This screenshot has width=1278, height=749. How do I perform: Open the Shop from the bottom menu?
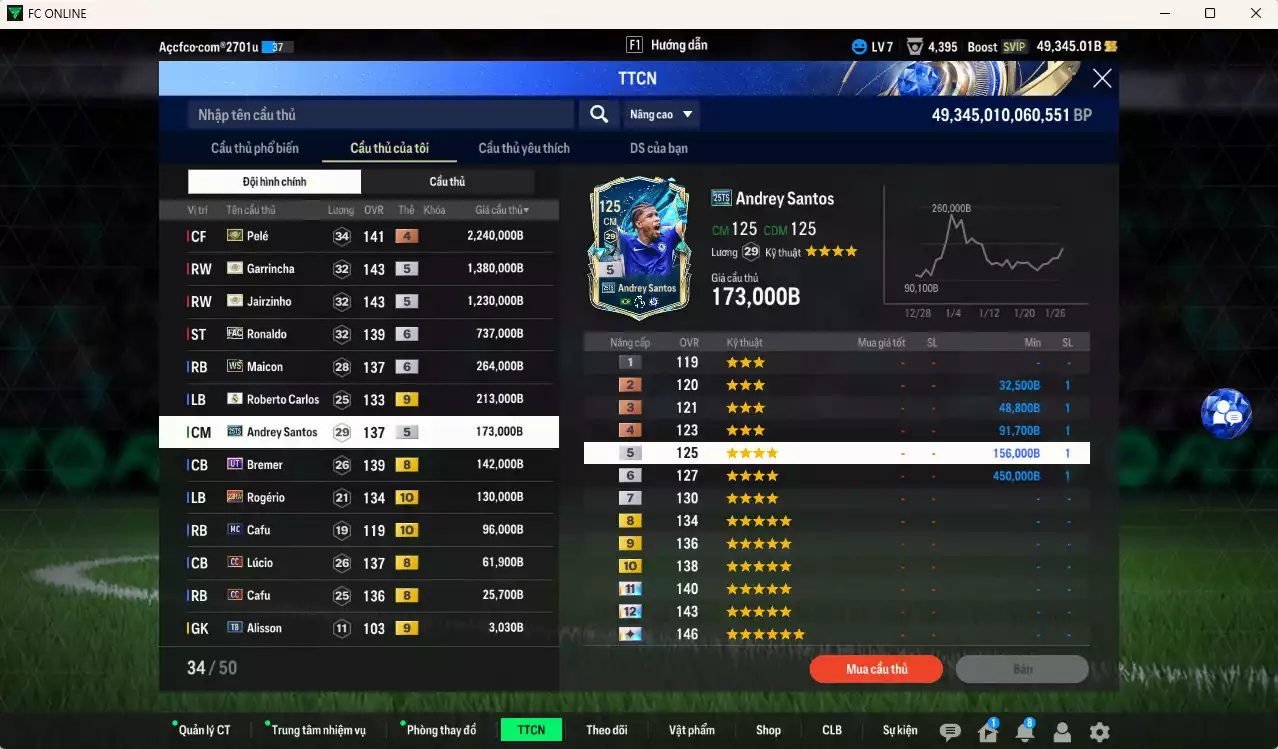(x=768, y=730)
